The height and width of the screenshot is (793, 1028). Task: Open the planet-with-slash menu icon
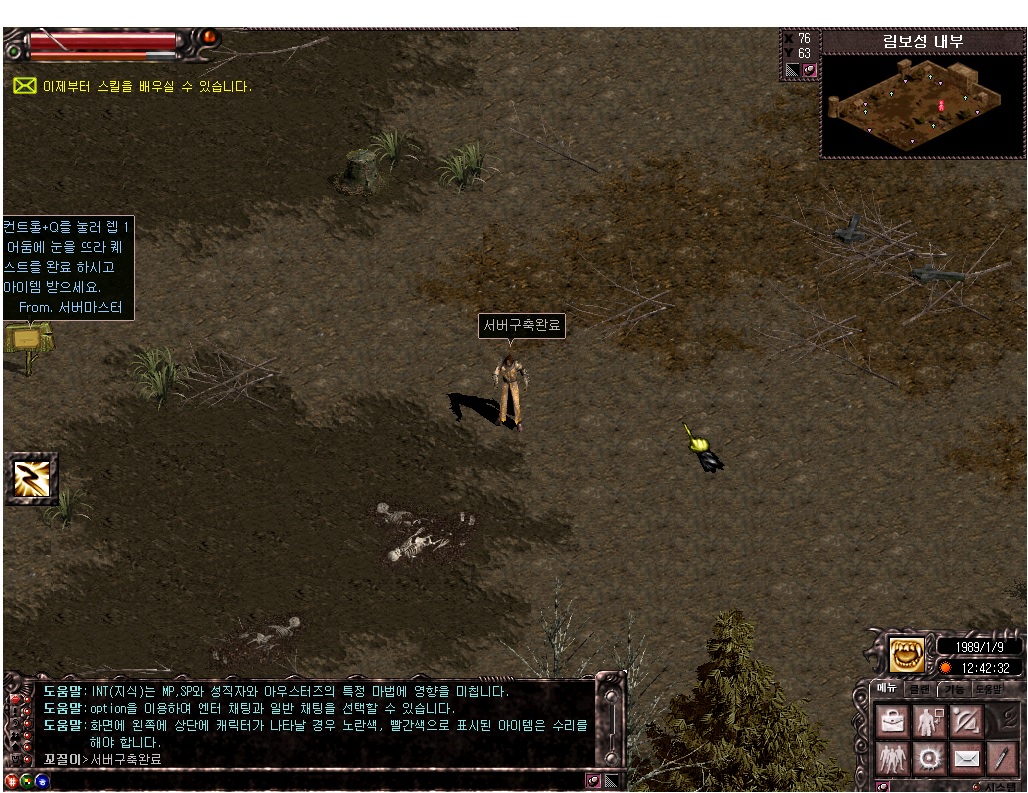point(965,720)
